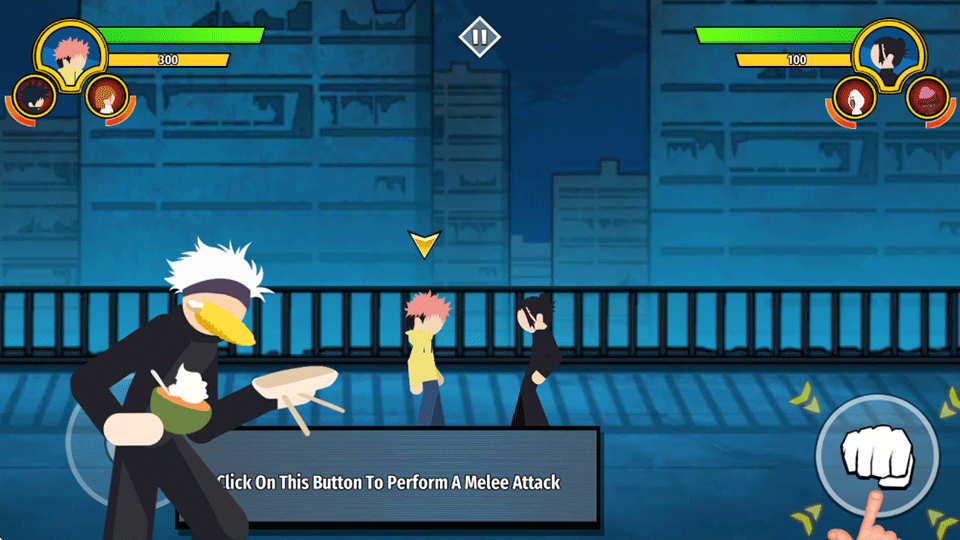Pause the fight with the diamond button

[479, 38]
